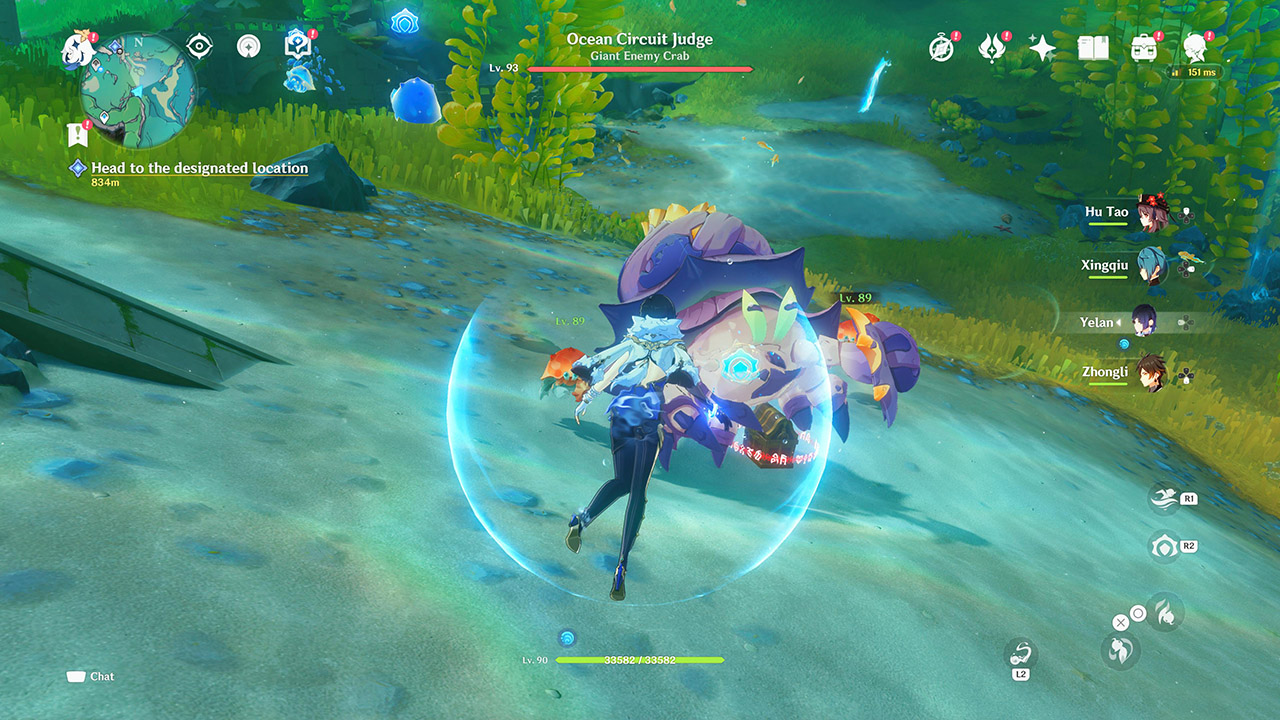Open the Wish star icon

click(1042, 48)
